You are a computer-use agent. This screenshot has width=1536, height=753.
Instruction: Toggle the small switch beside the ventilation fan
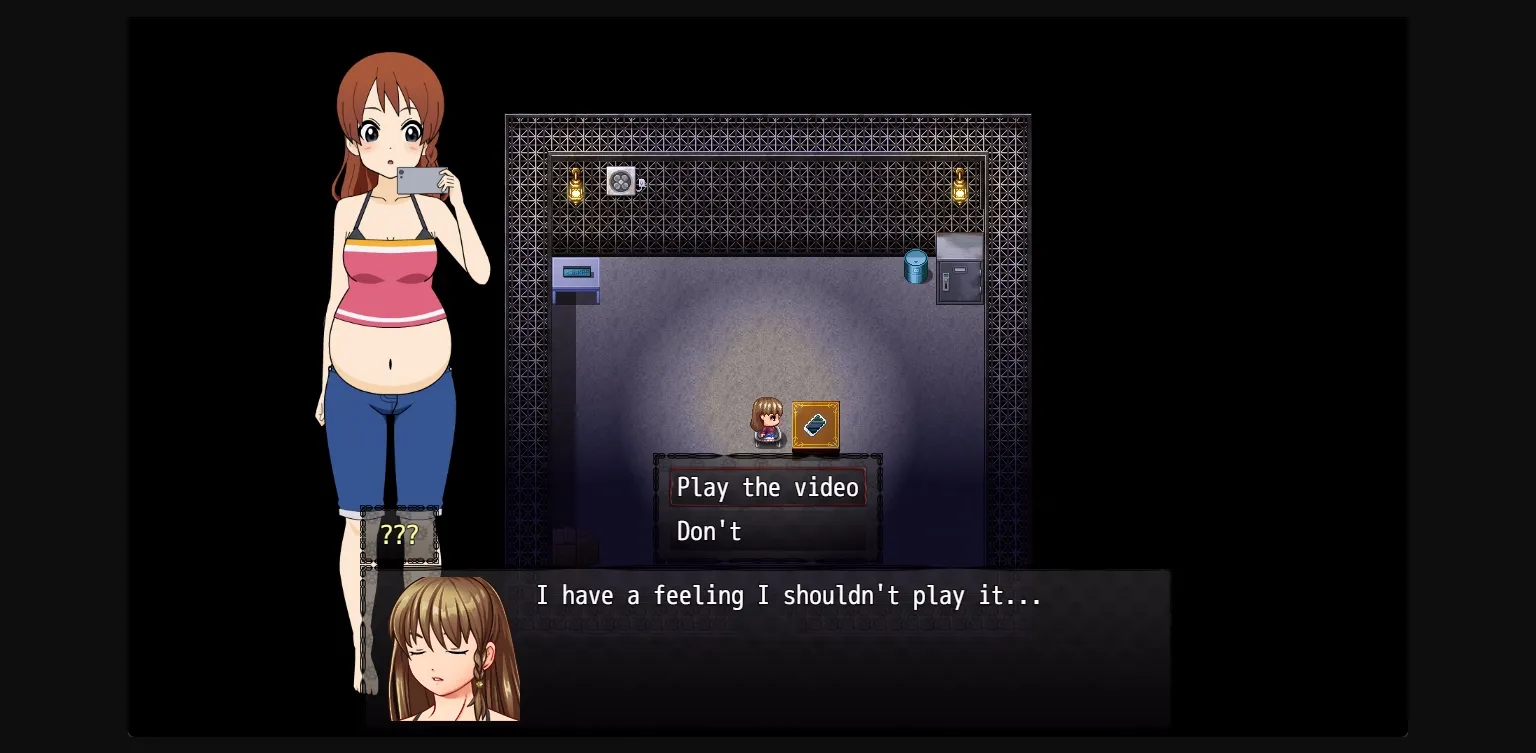click(x=642, y=184)
